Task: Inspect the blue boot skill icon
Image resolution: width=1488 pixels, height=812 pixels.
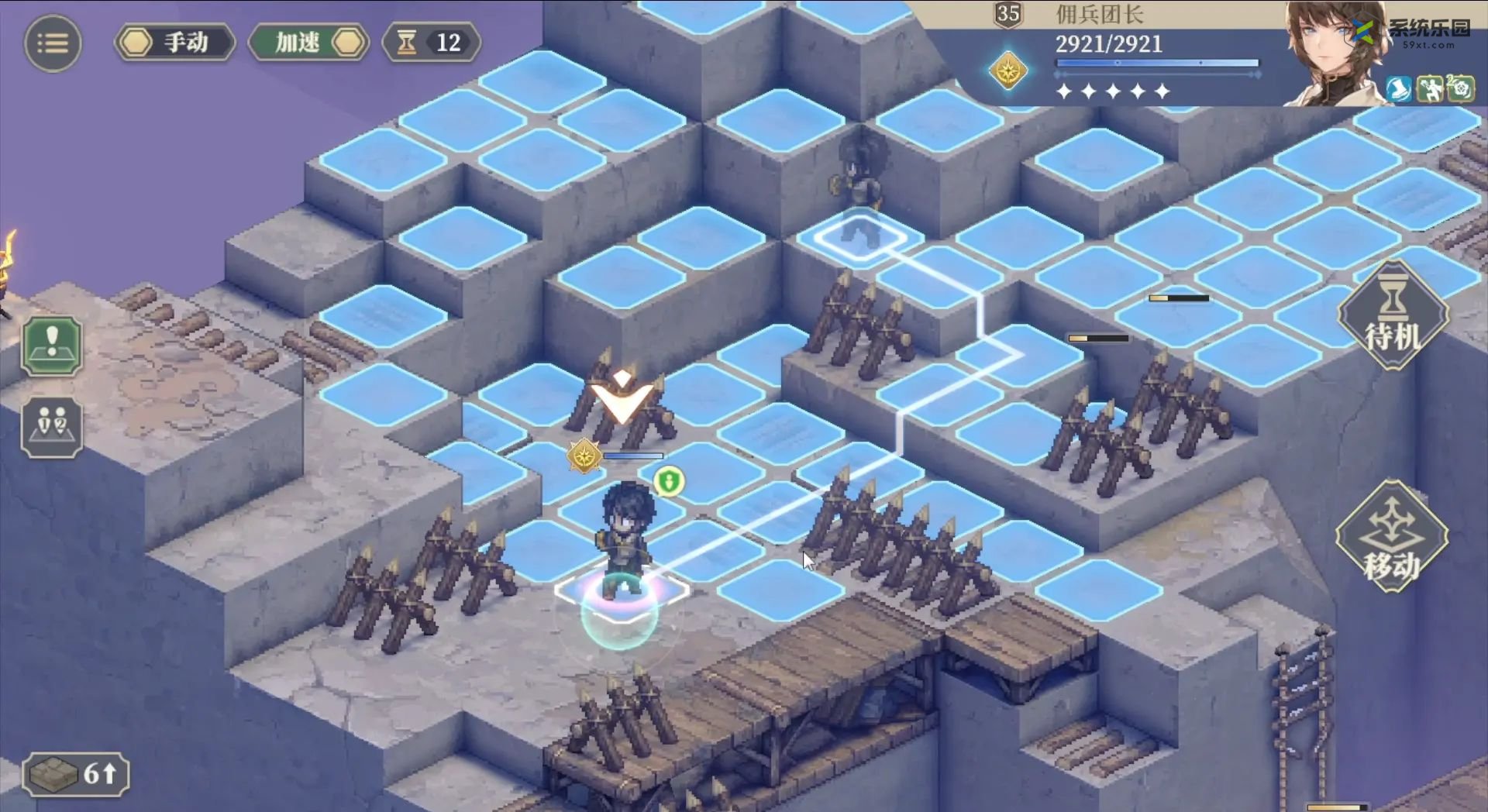Action: coord(1400,89)
